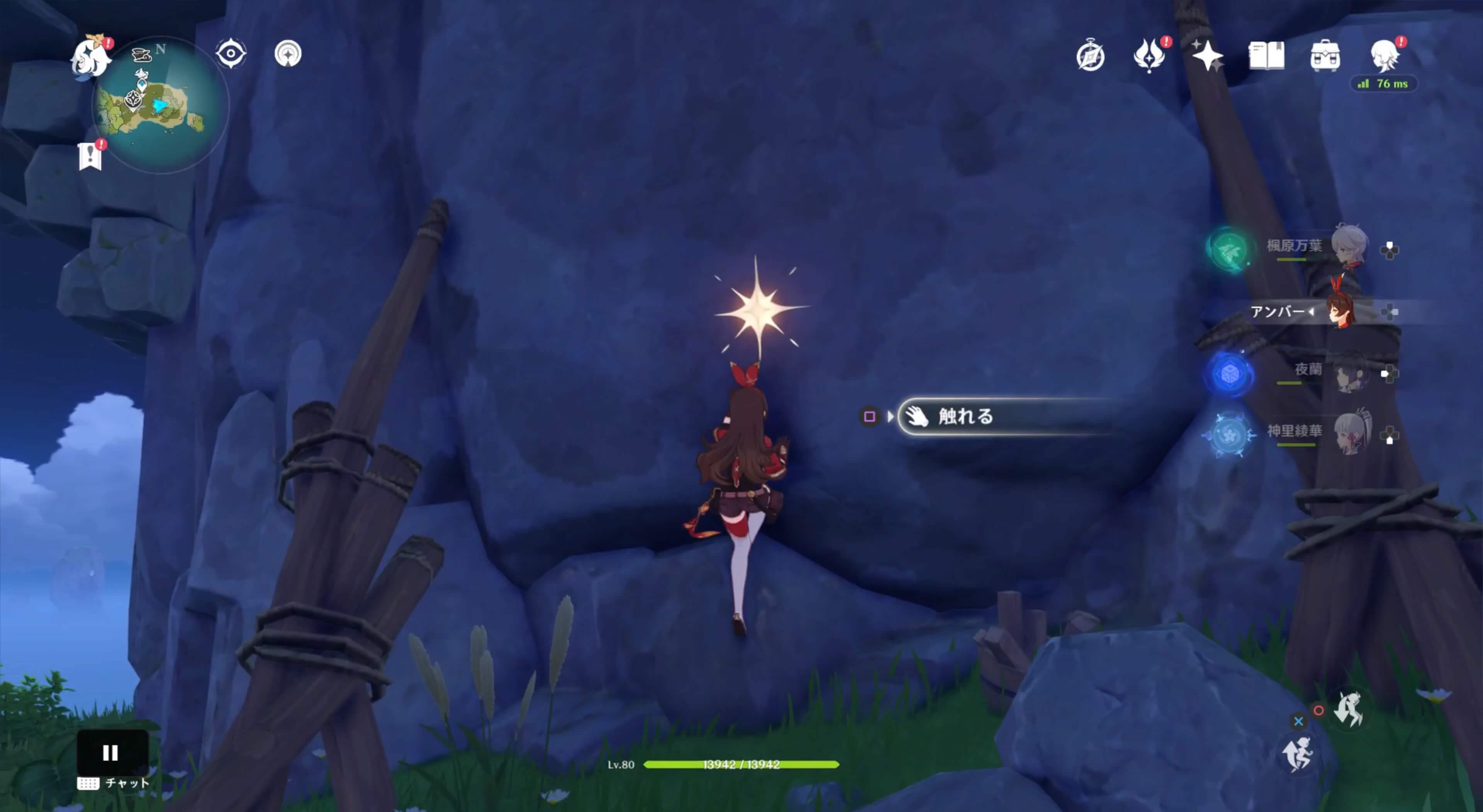The width and height of the screenshot is (1483, 812).
Task: Open the compass navigation icon near minimap
Action: [x=289, y=53]
